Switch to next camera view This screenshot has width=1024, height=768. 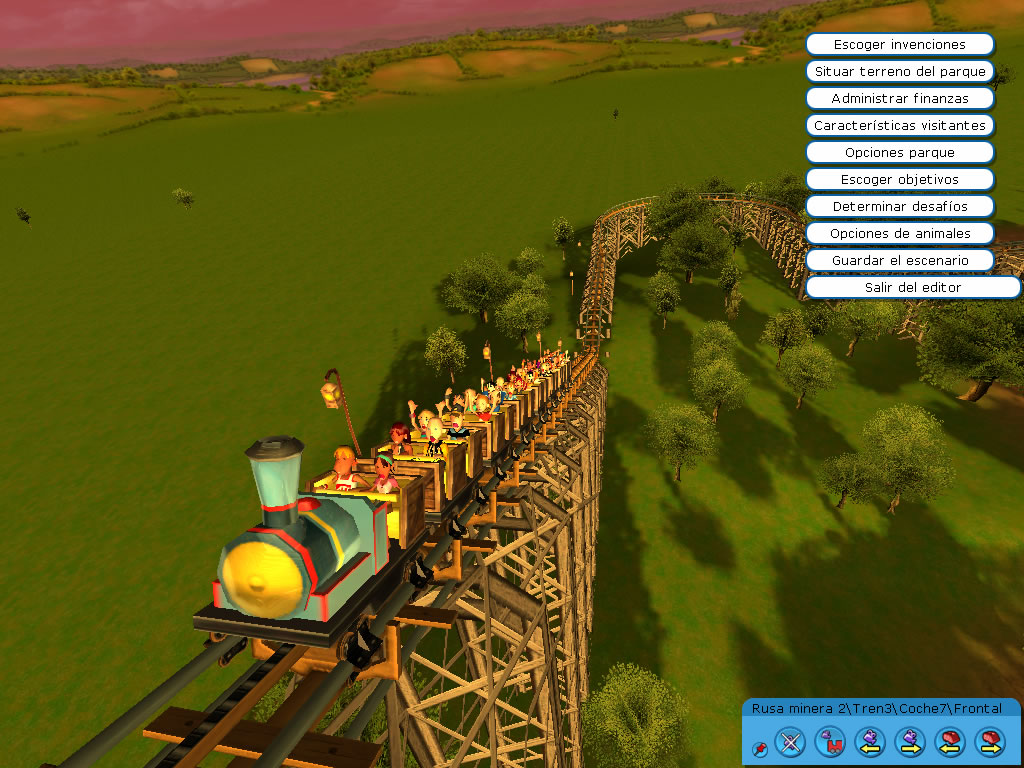click(x=910, y=741)
